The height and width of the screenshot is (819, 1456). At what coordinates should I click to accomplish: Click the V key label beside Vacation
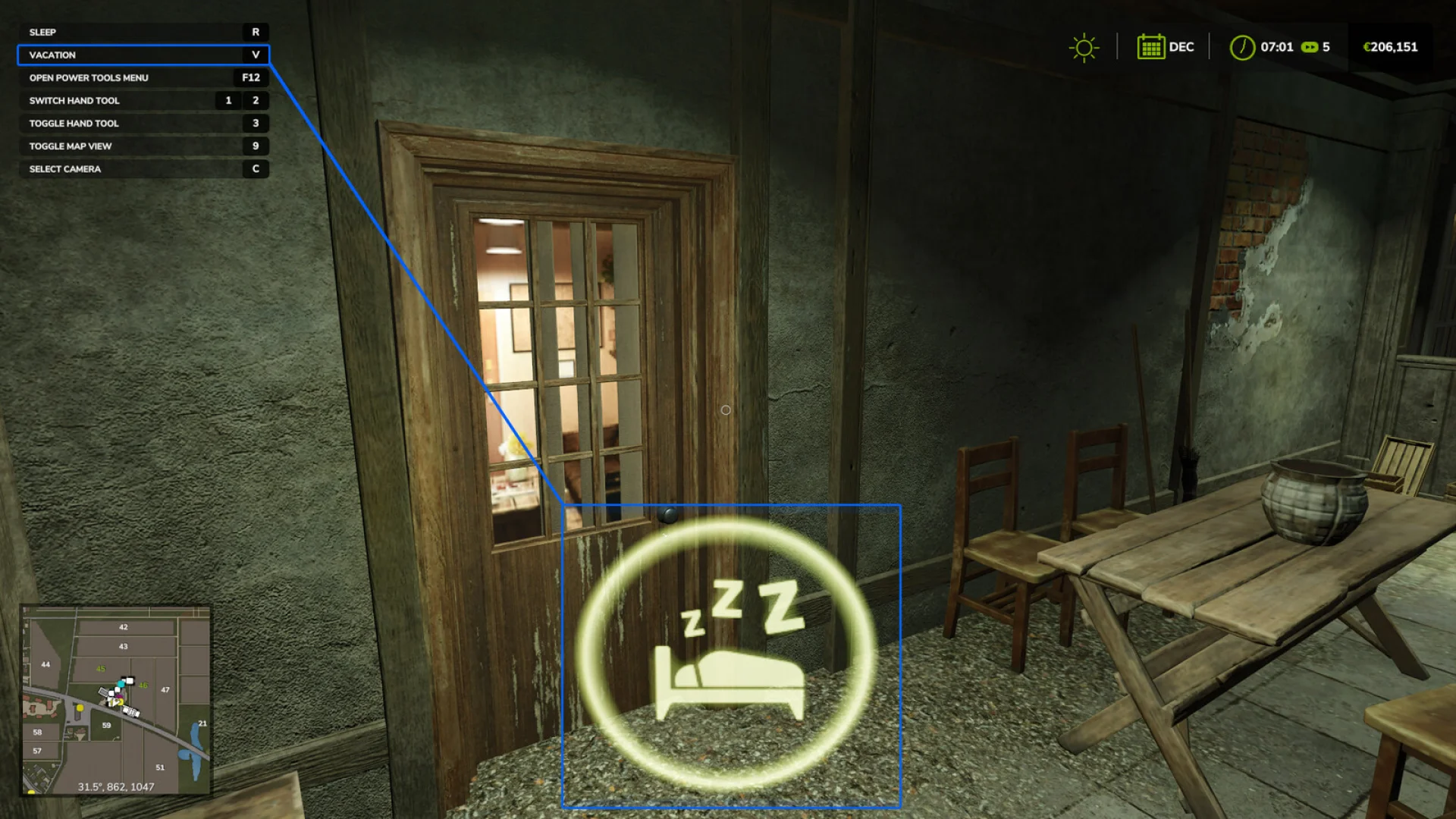pos(256,55)
